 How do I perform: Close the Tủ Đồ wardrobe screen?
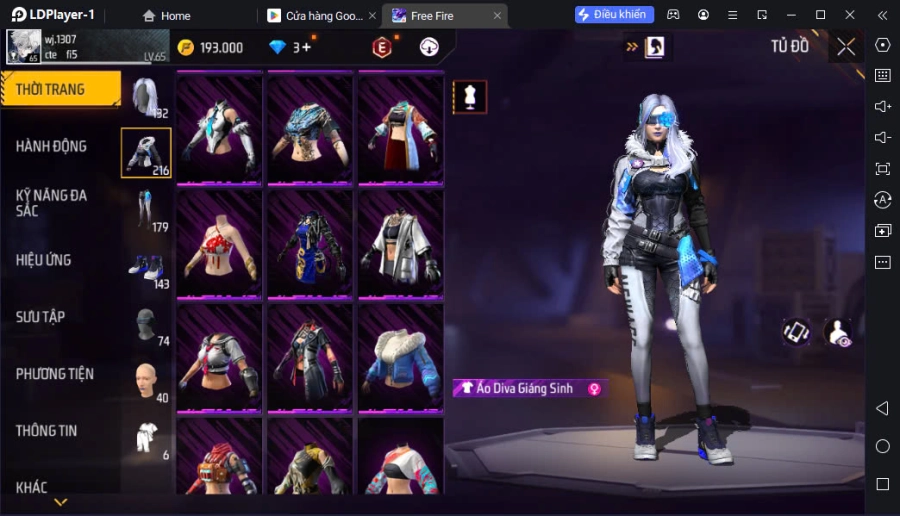[846, 46]
